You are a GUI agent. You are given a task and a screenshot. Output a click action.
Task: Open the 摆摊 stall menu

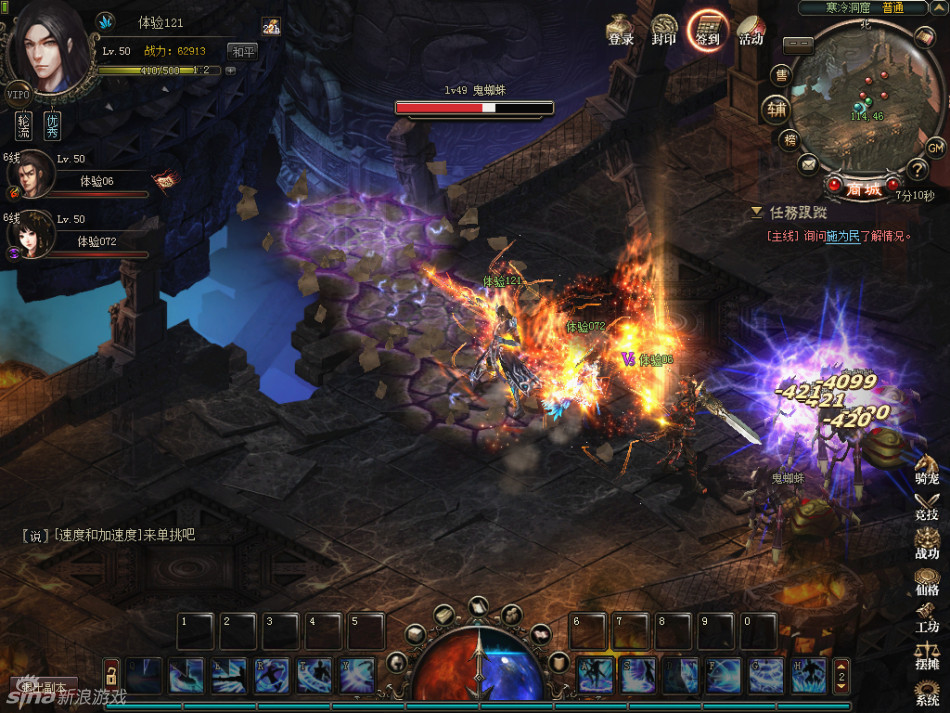927,654
